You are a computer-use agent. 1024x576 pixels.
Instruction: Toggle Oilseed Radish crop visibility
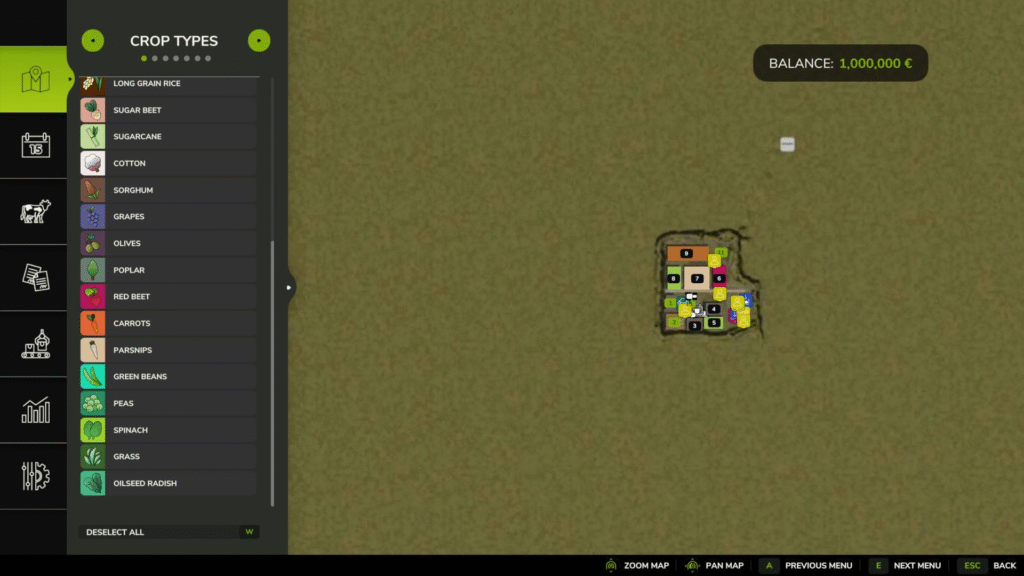[x=168, y=483]
